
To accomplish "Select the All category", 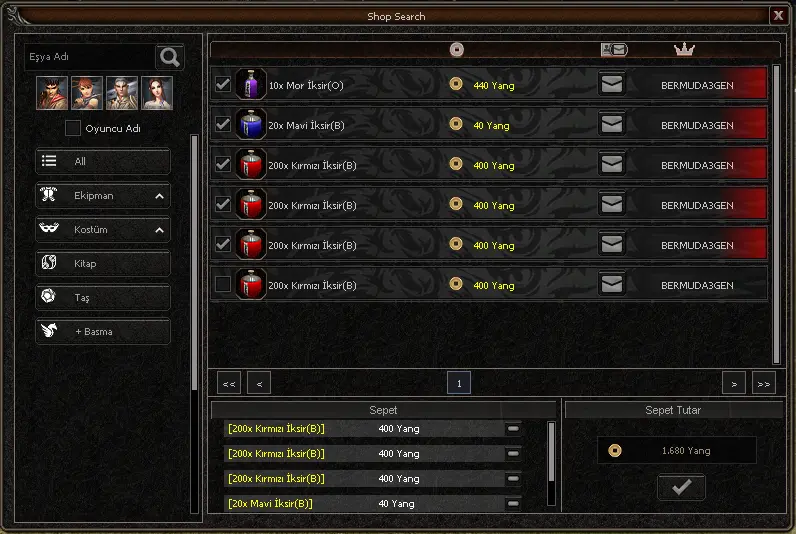I will point(103,161).
